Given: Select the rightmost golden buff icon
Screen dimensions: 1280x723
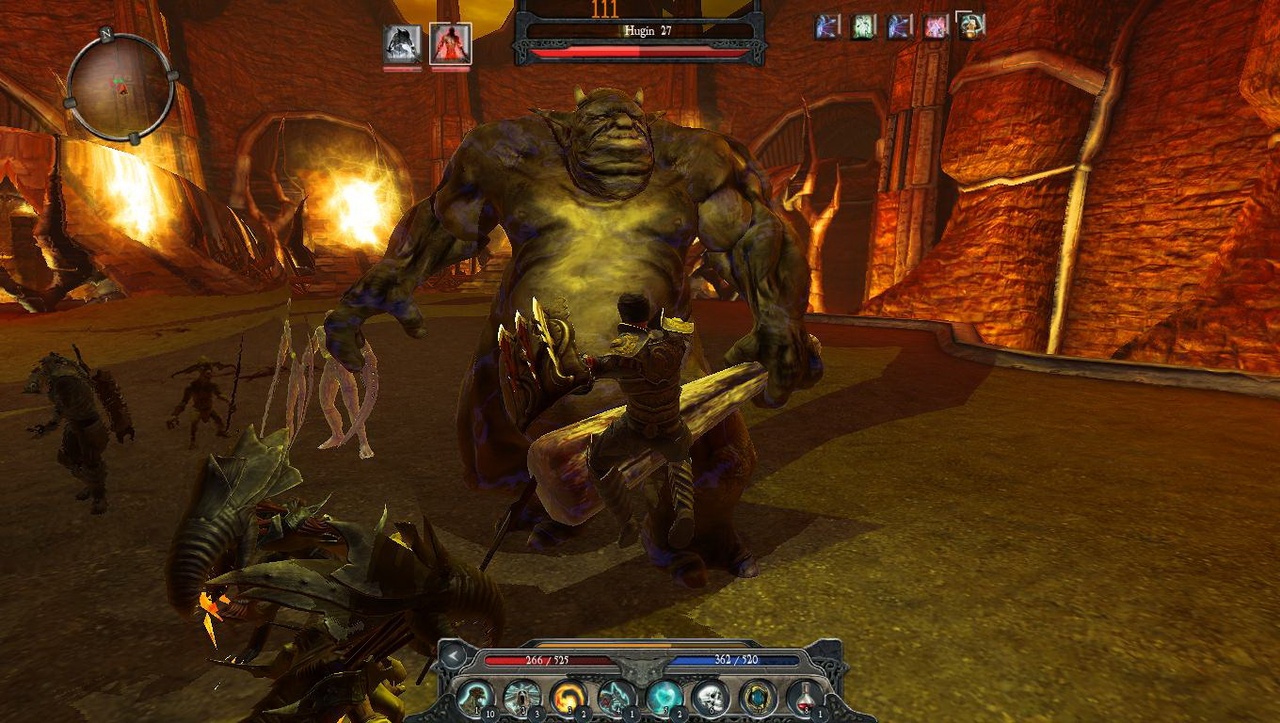Looking at the screenshot, I should click(x=968, y=25).
